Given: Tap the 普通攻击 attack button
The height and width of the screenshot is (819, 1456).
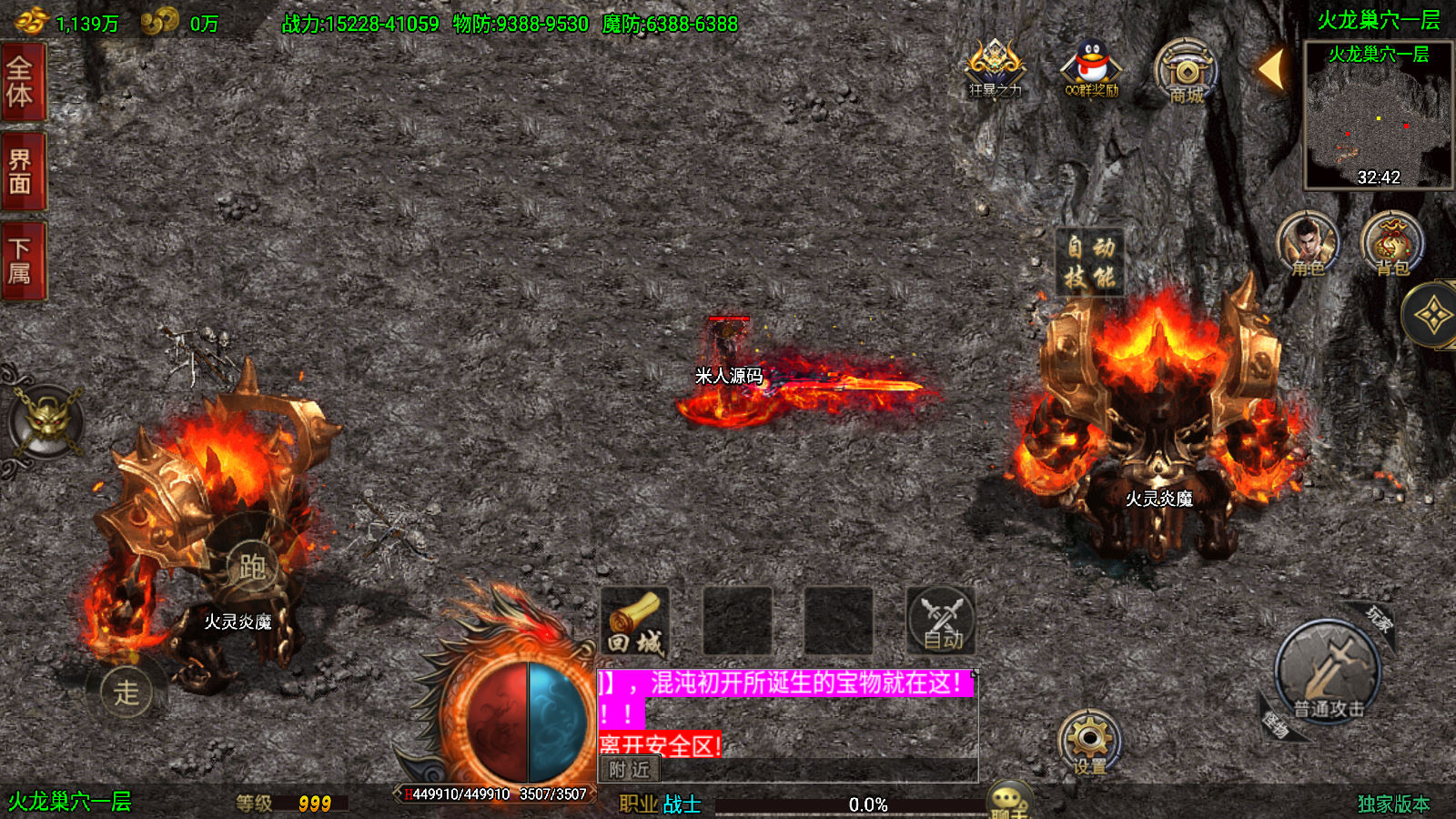Looking at the screenshot, I should point(1328,674).
